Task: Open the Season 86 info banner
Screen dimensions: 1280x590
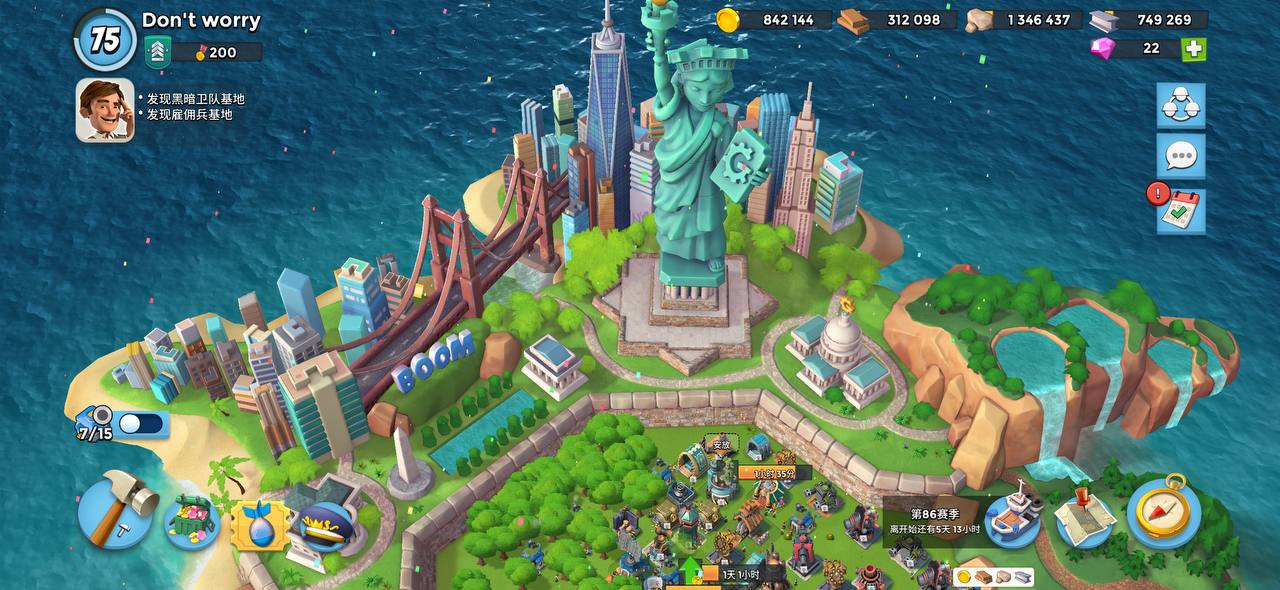Action: coord(935,520)
